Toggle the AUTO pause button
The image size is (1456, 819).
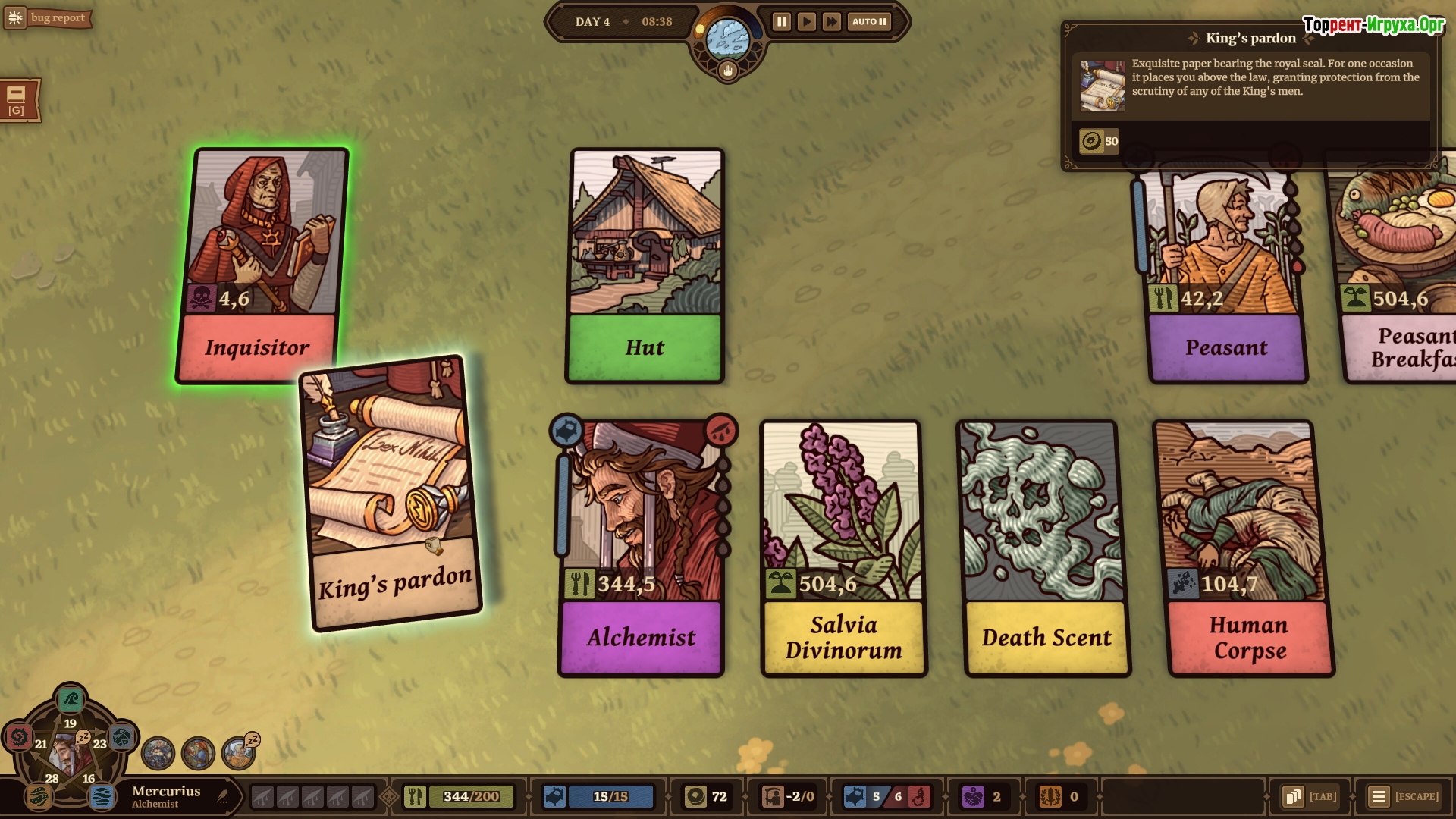point(869,22)
